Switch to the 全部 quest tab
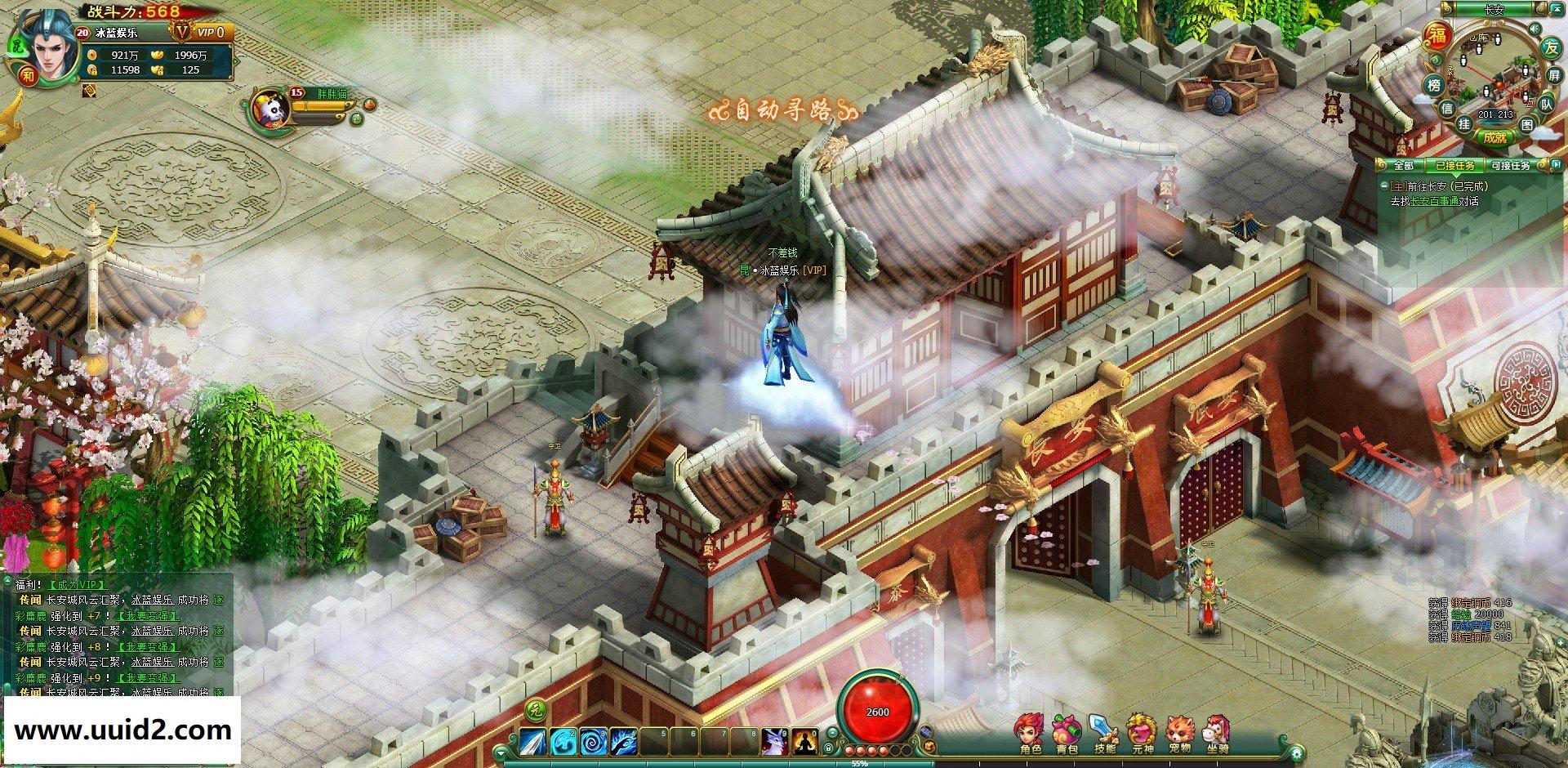The image size is (1568, 768). (1405, 165)
